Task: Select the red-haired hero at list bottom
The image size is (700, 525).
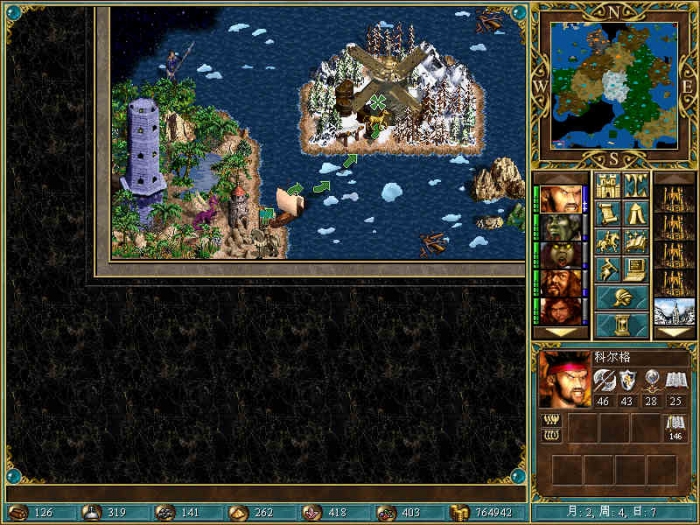Action: tap(561, 311)
